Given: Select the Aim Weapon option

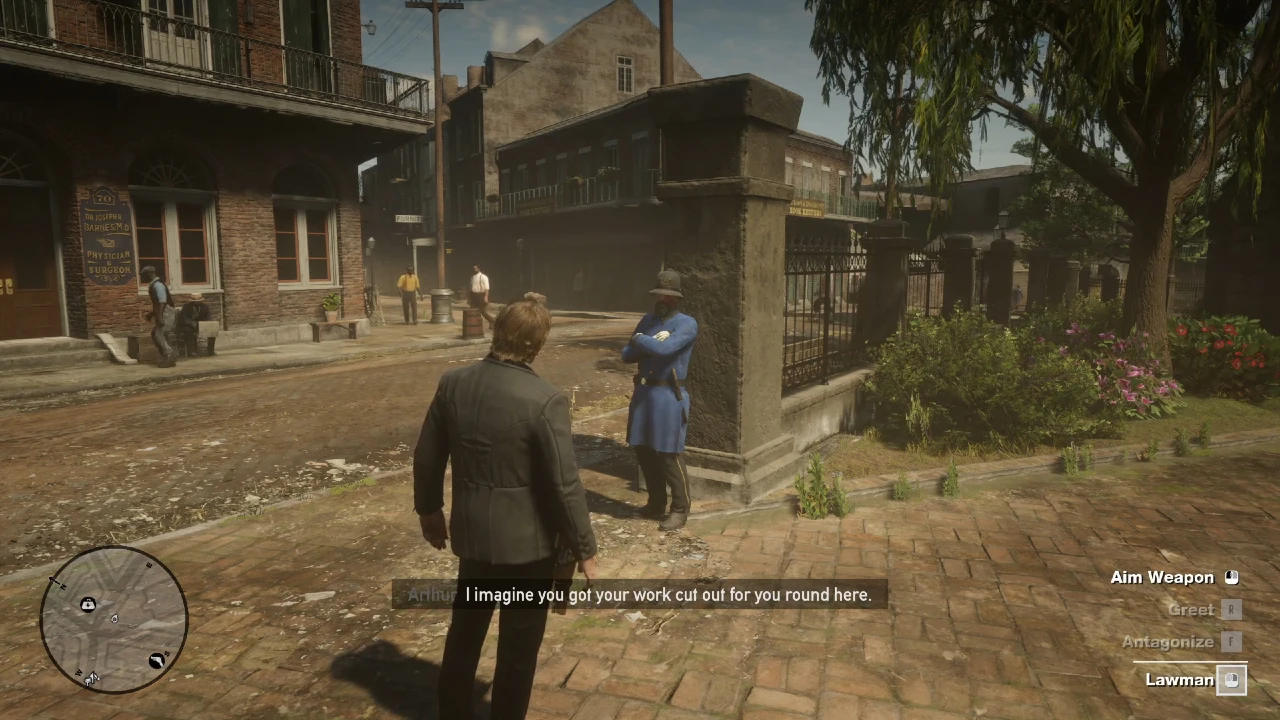Looking at the screenshot, I should click(1161, 577).
